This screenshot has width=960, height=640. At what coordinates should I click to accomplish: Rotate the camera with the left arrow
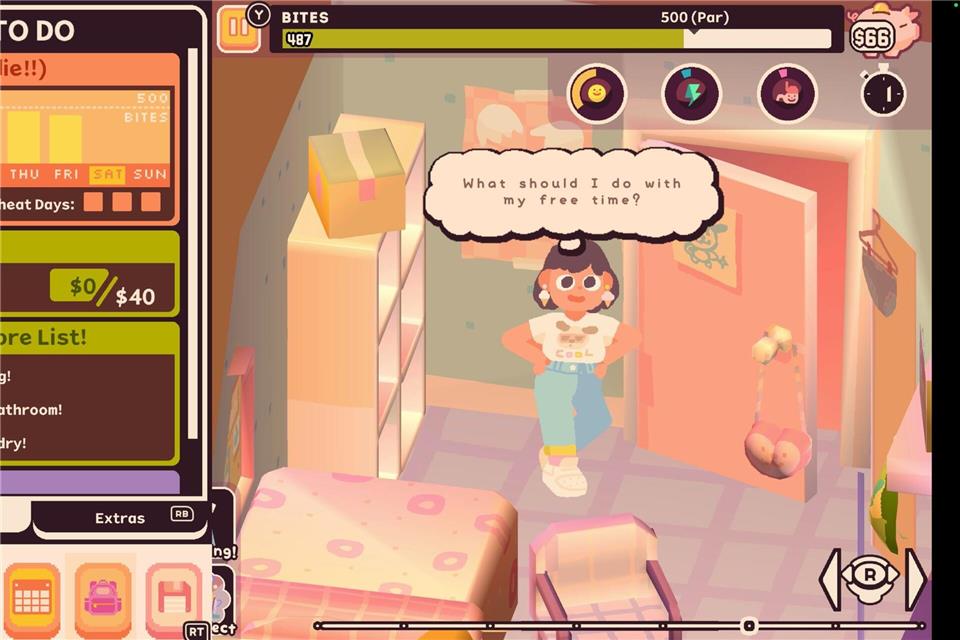coord(829,579)
